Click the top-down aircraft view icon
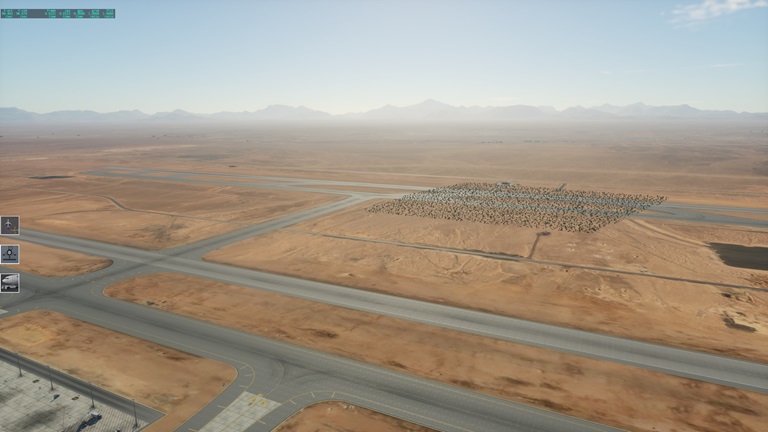Viewport: 768px width, 432px height. [x=10, y=225]
